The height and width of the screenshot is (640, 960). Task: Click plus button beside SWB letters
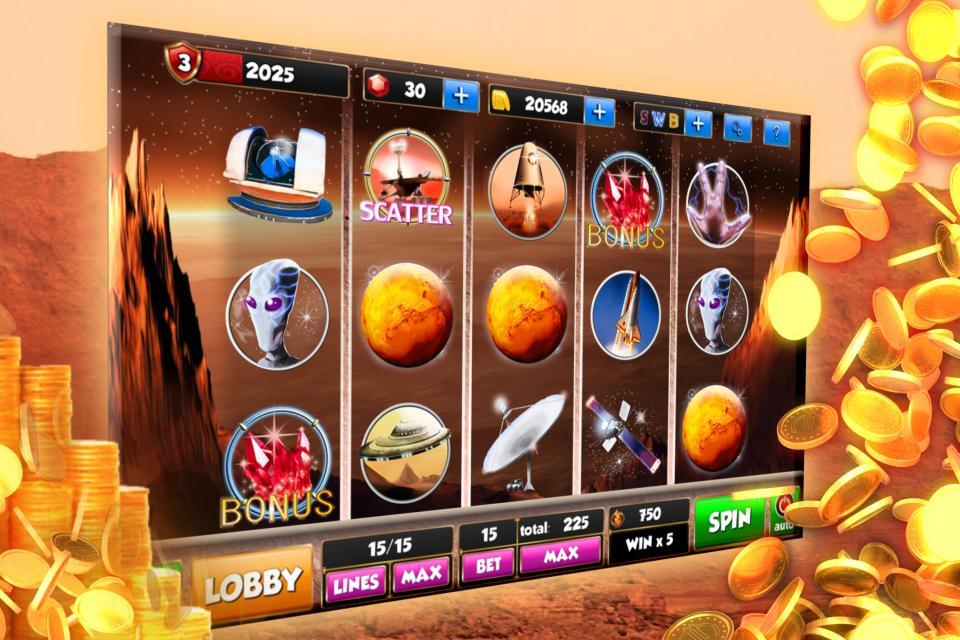pos(697,124)
